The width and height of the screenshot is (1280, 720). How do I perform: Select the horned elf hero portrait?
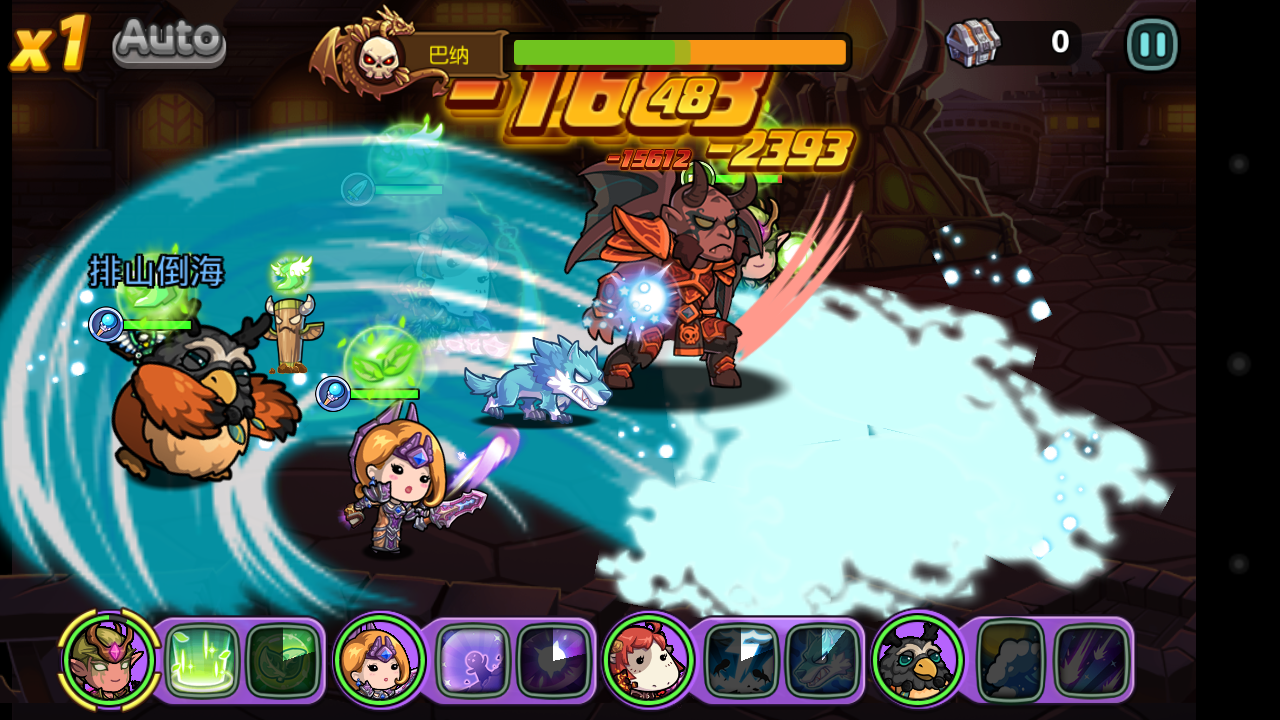click(x=109, y=659)
